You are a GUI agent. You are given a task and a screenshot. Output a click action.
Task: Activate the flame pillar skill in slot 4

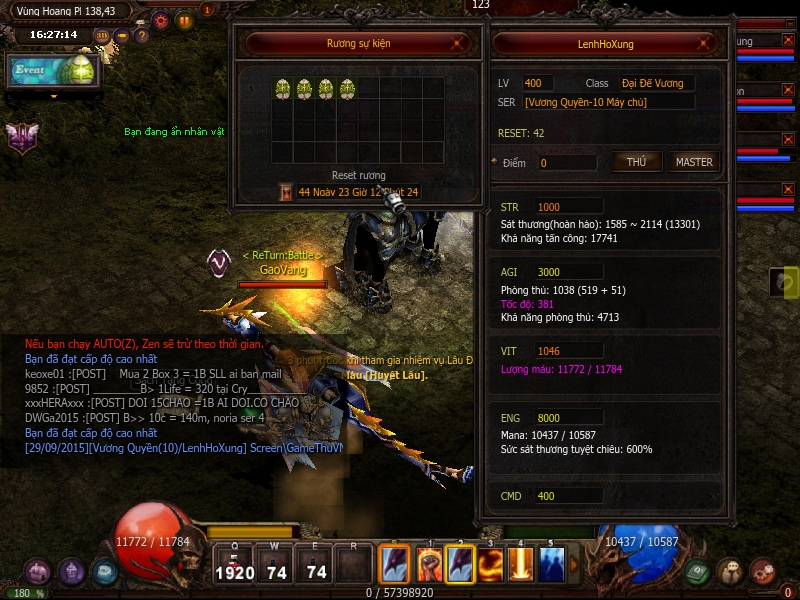(521, 565)
